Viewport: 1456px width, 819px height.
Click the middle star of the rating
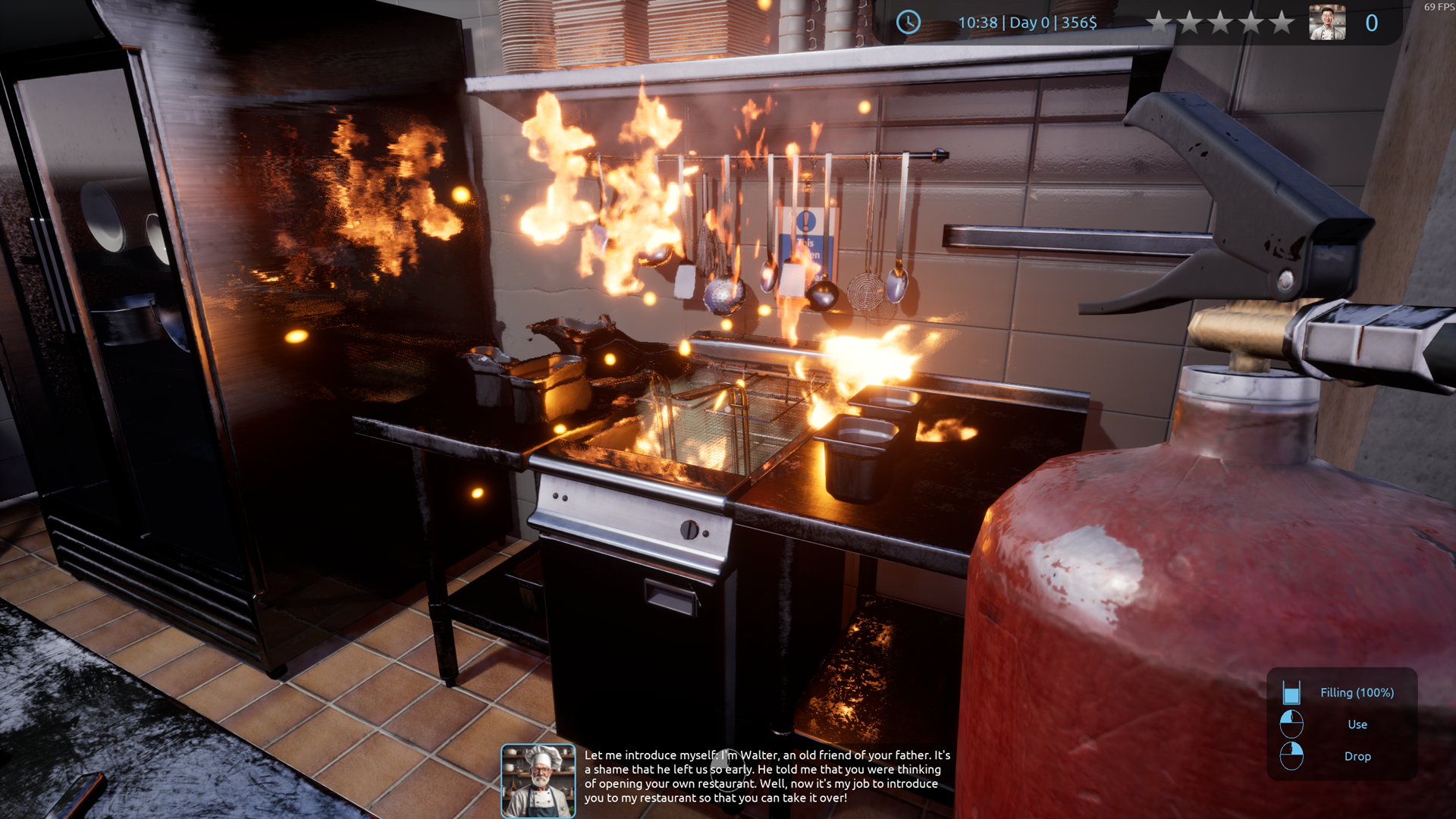pyautogui.click(x=1219, y=23)
